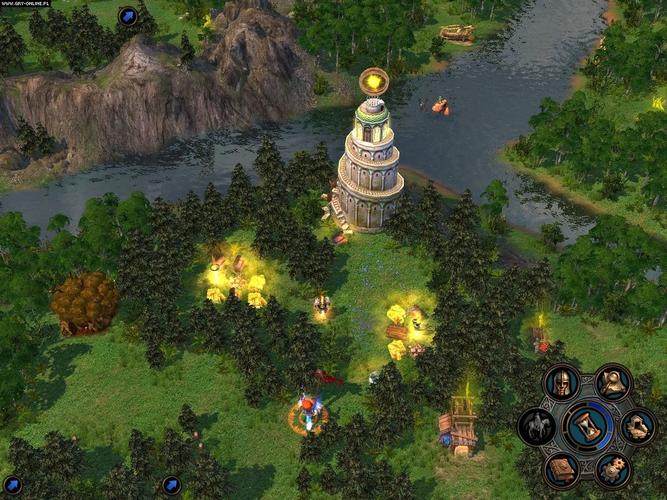Image resolution: width=667 pixels, height=500 pixels.
Task: Select the horse rider move icon
Action: click(537, 427)
